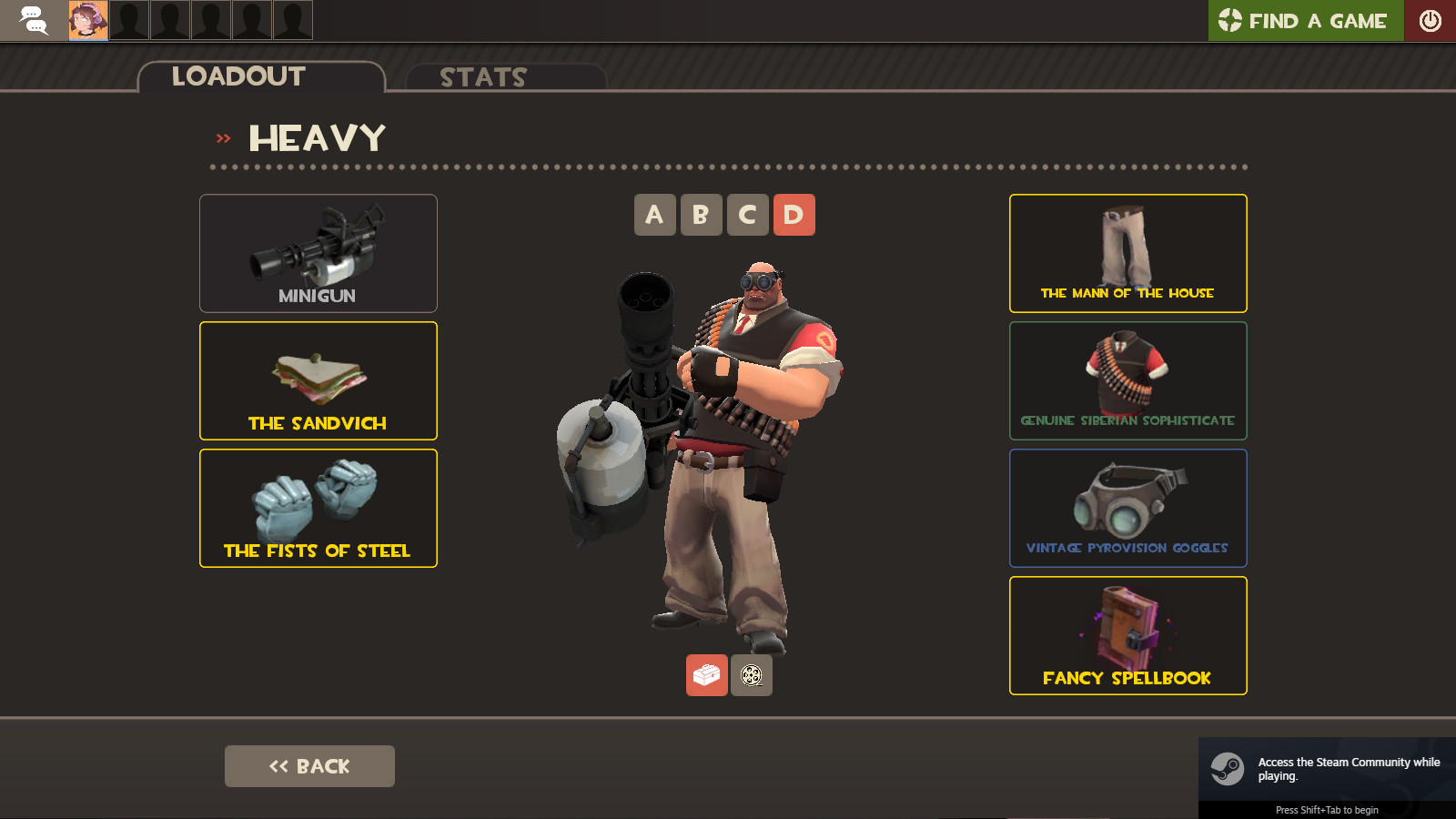Image resolution: width=1456 pixels, height=819 pixels.
Task: Select loadout preset C
Action: (747, 215)
